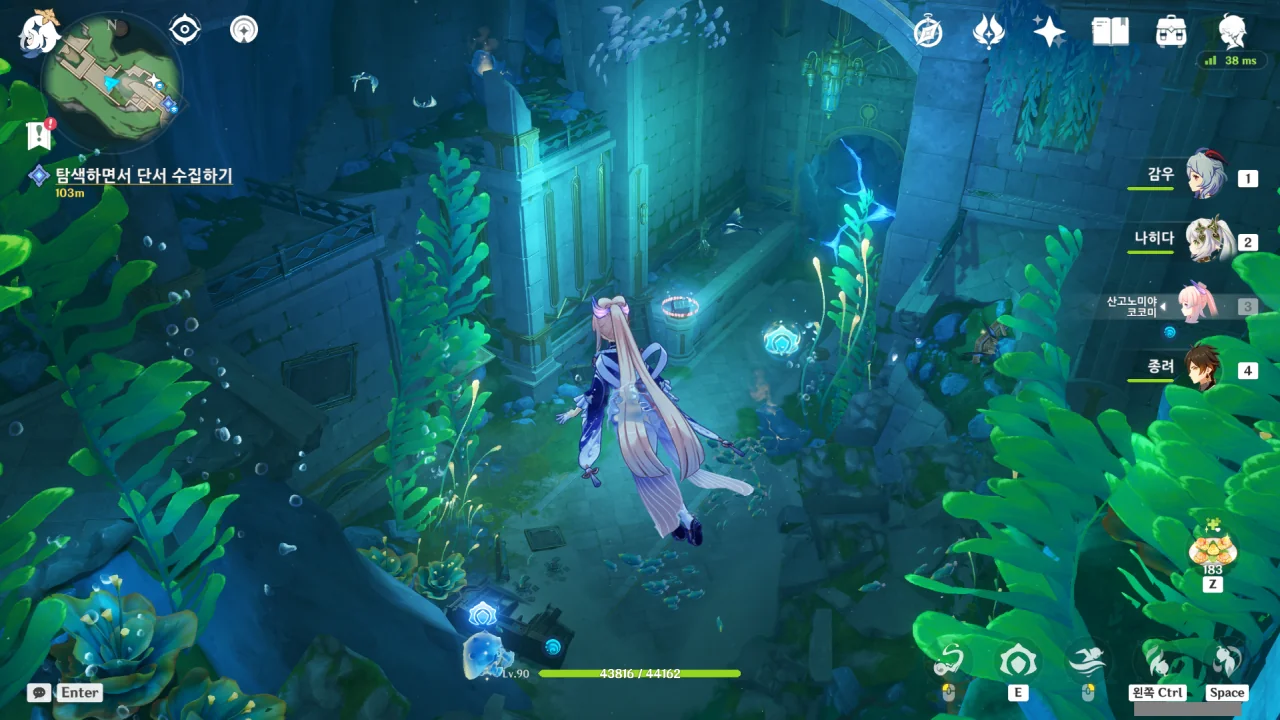Switch to party member 감우
The image size is (1280, 720).
(x=1205, y=177)
